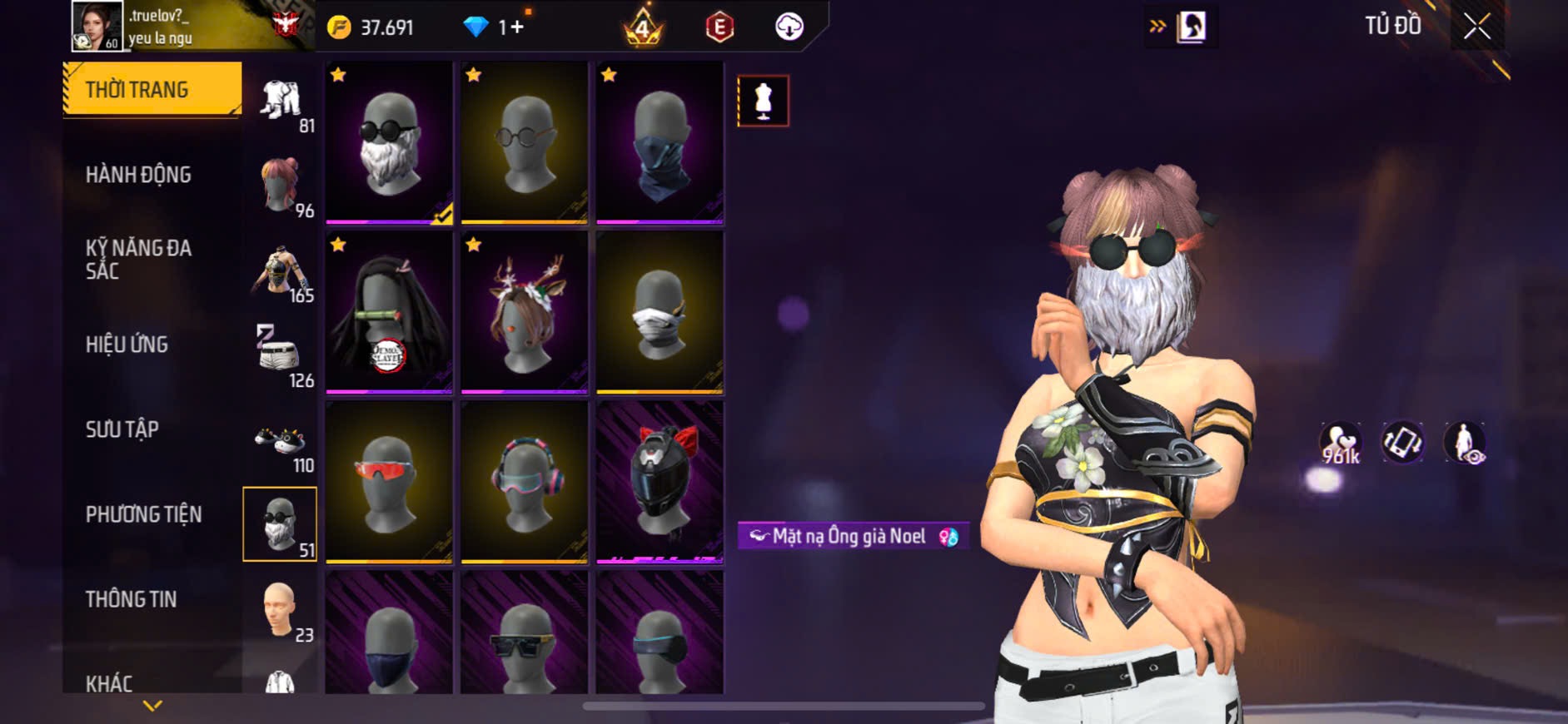This screenshot has height=724, width=1568.
Task: Choose the shoes category with 110 items
Action: pos(281,441)
